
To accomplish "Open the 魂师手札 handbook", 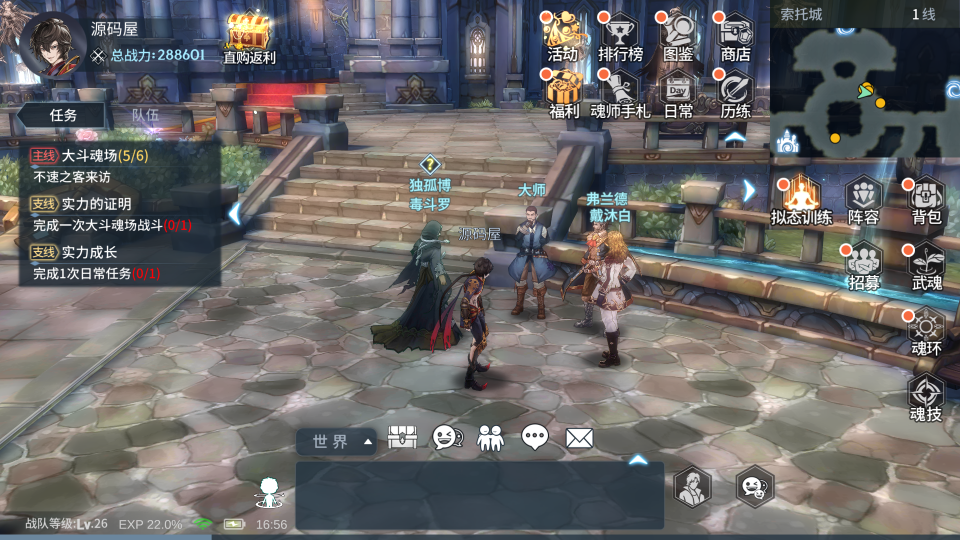I will pos(620,93).
